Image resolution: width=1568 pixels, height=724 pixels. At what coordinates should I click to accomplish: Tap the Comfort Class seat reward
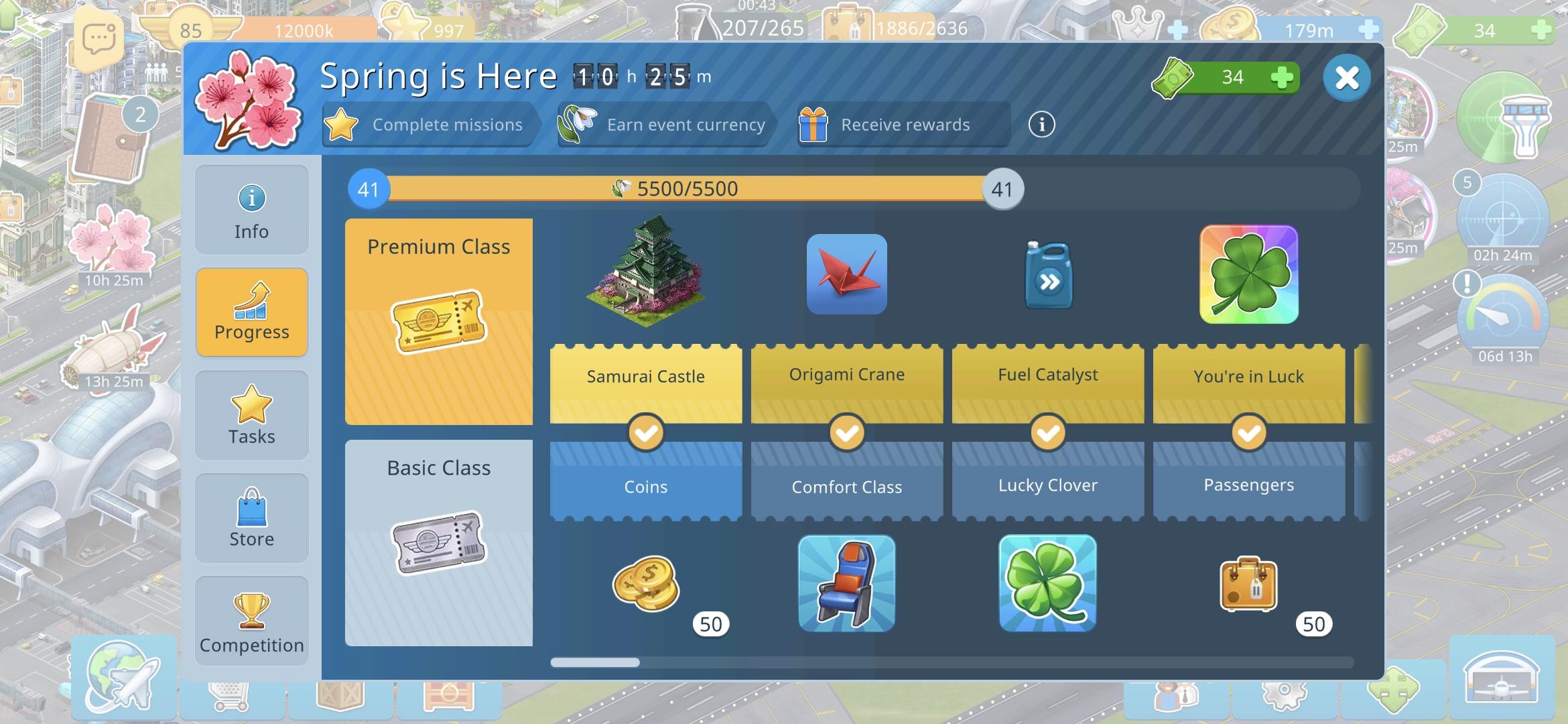coord(846,583)
